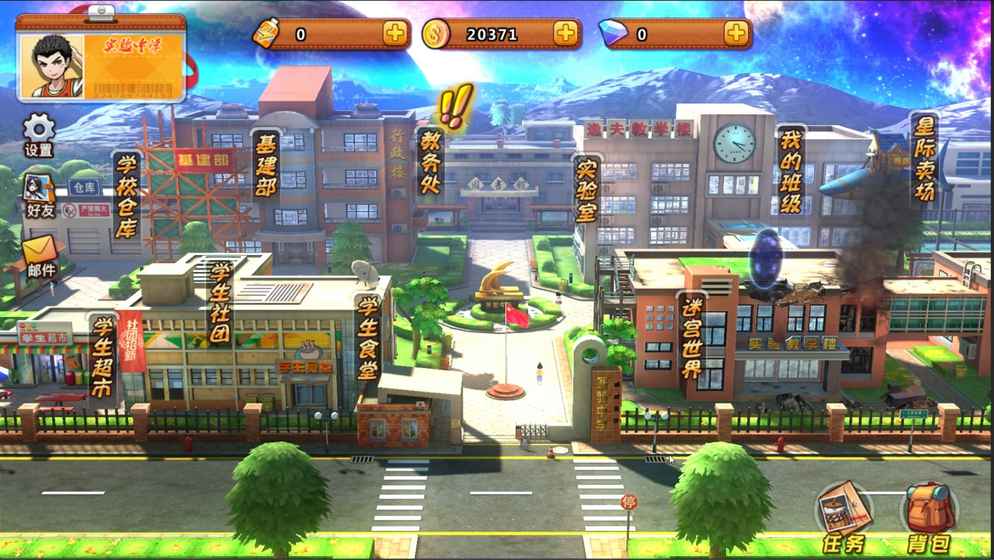
Task: Check the 邮件 mail envelope
Action: [40, 257]
